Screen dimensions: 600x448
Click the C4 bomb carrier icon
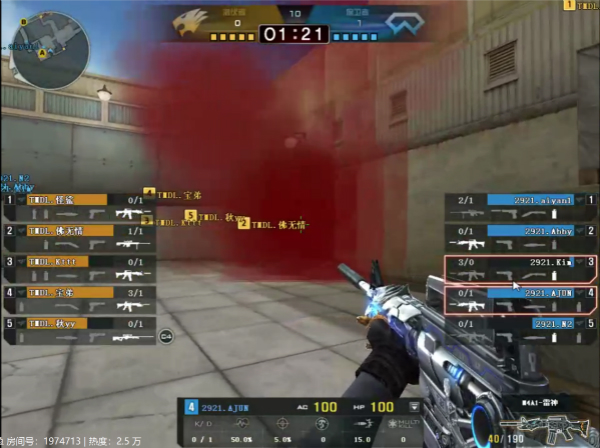166,335
